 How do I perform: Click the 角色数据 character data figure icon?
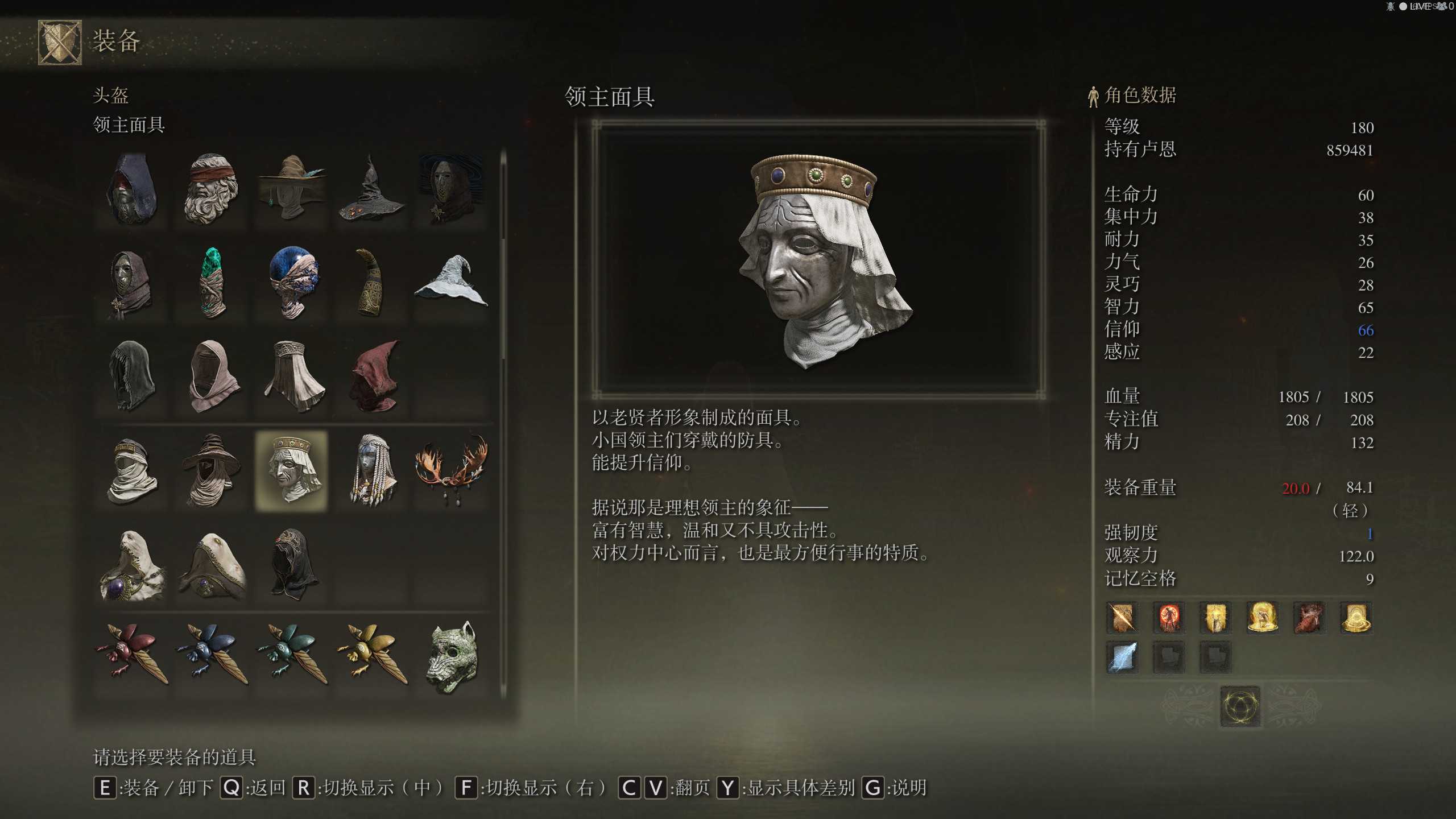tap(1093, 96)
